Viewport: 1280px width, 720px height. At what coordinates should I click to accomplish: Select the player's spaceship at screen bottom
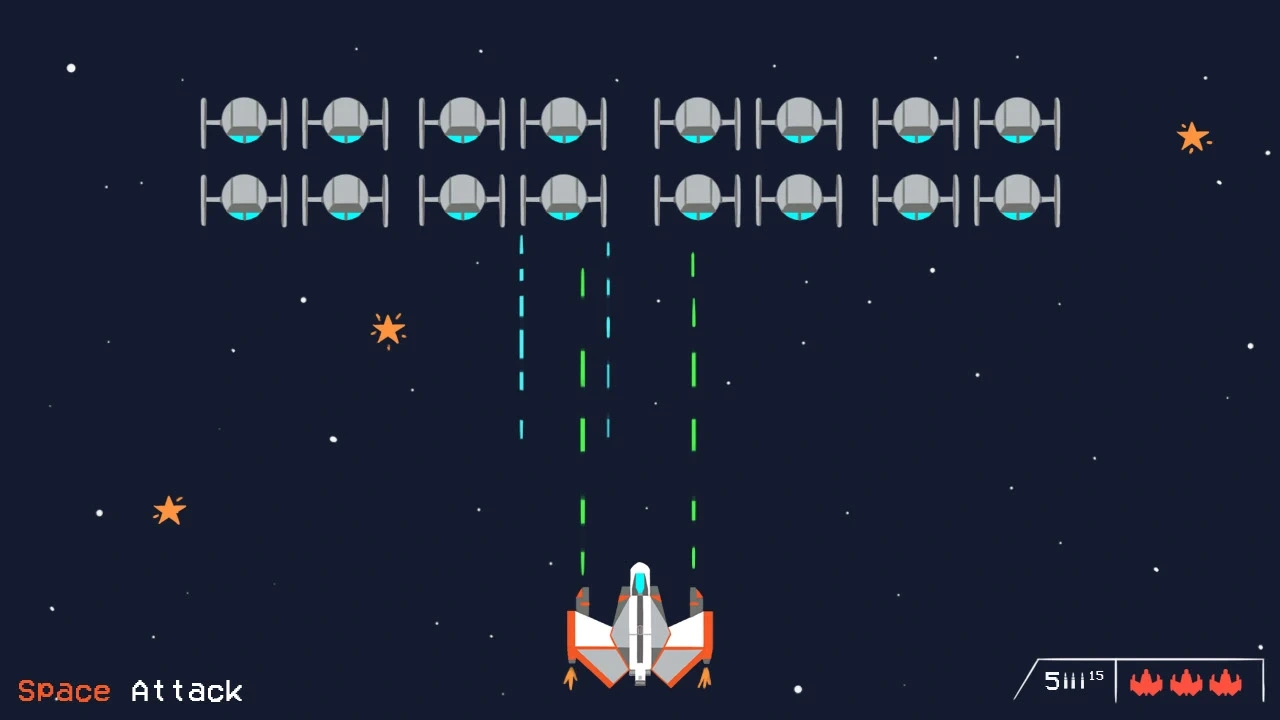(640, 630)
